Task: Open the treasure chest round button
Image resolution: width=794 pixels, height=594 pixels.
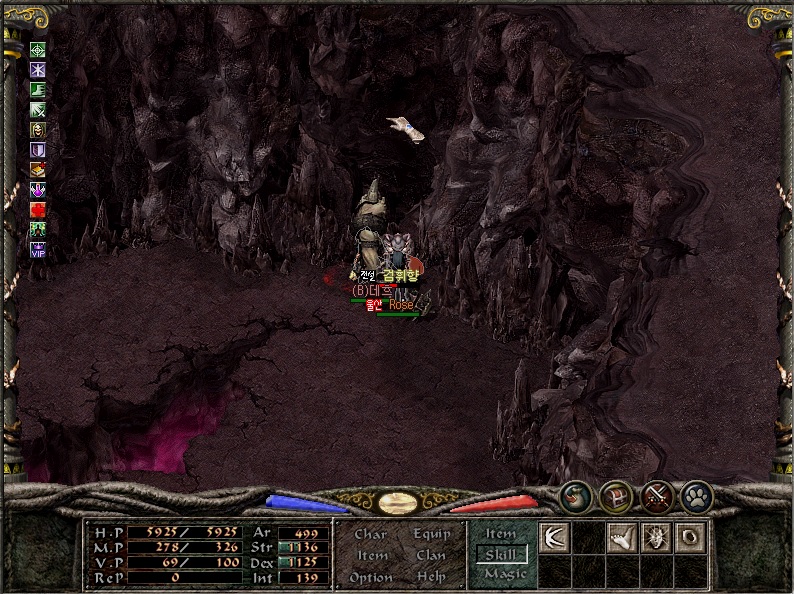Action: pos(614,496)
